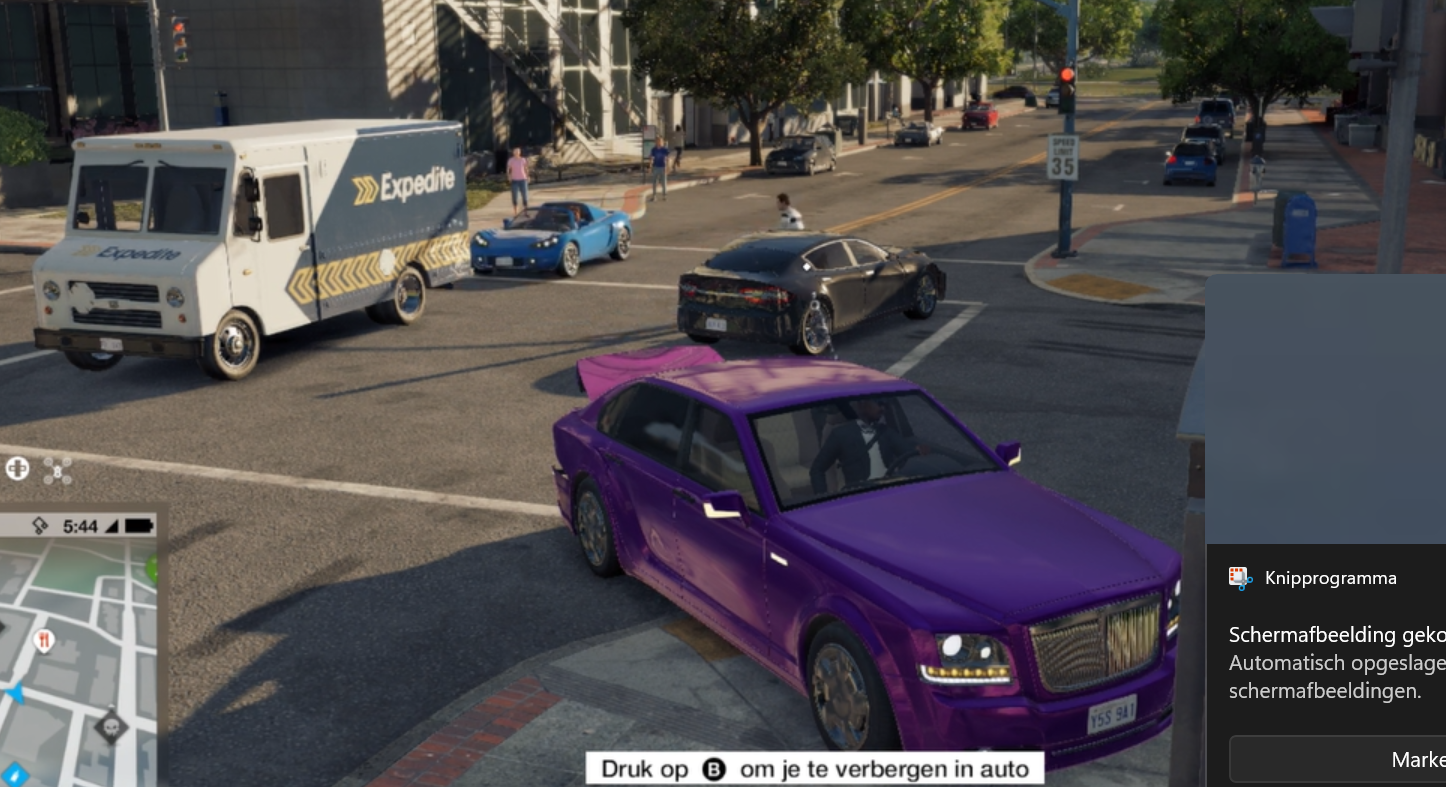The image size is (1446, 787).
Task: Select the restaurant marker on the minimap
Action: click(44, 640)
